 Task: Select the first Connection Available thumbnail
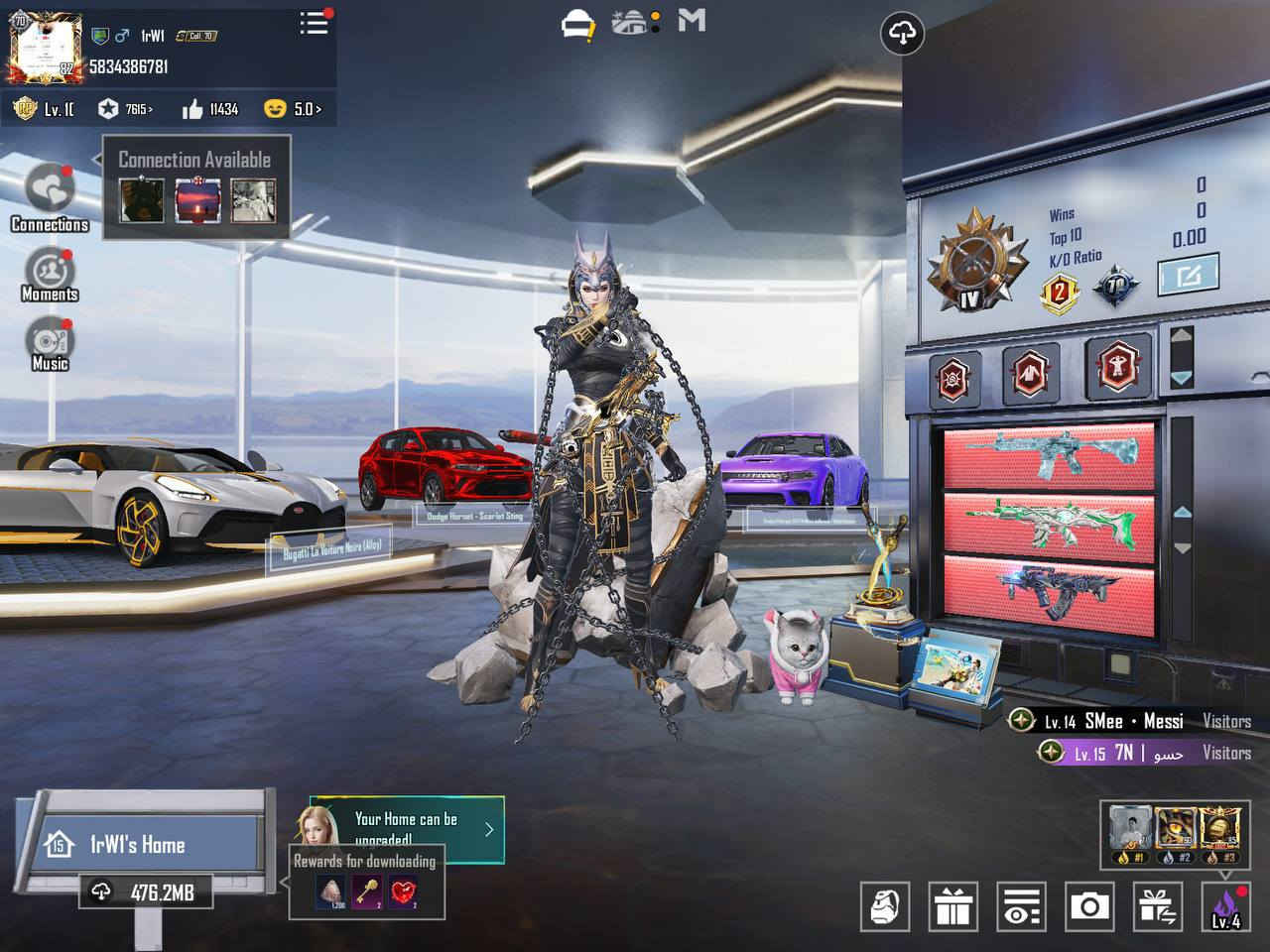click(142, 200)
